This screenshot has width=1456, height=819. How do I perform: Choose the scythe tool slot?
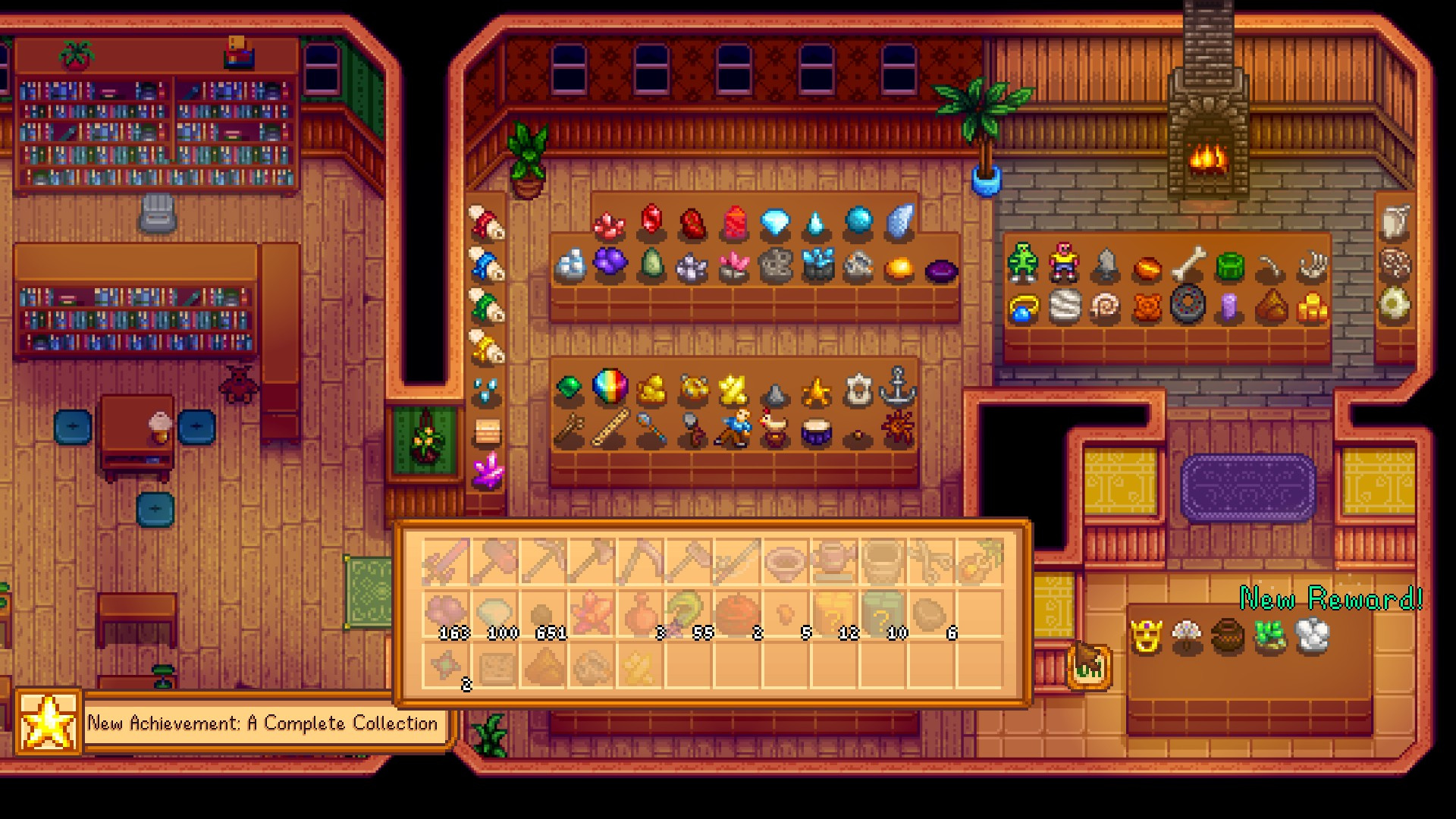640,562
